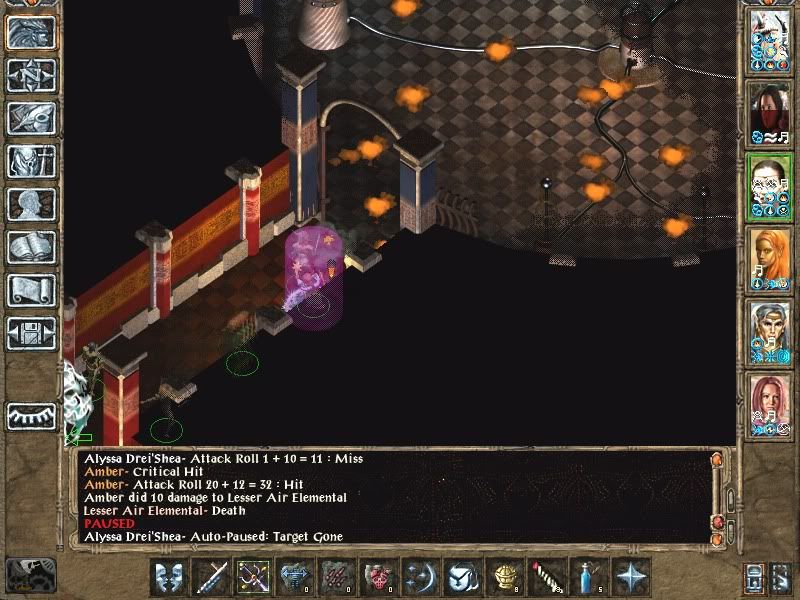Choose the orange-haired character portrait
The image size is (800, 600).
click(x=771, y=259)
